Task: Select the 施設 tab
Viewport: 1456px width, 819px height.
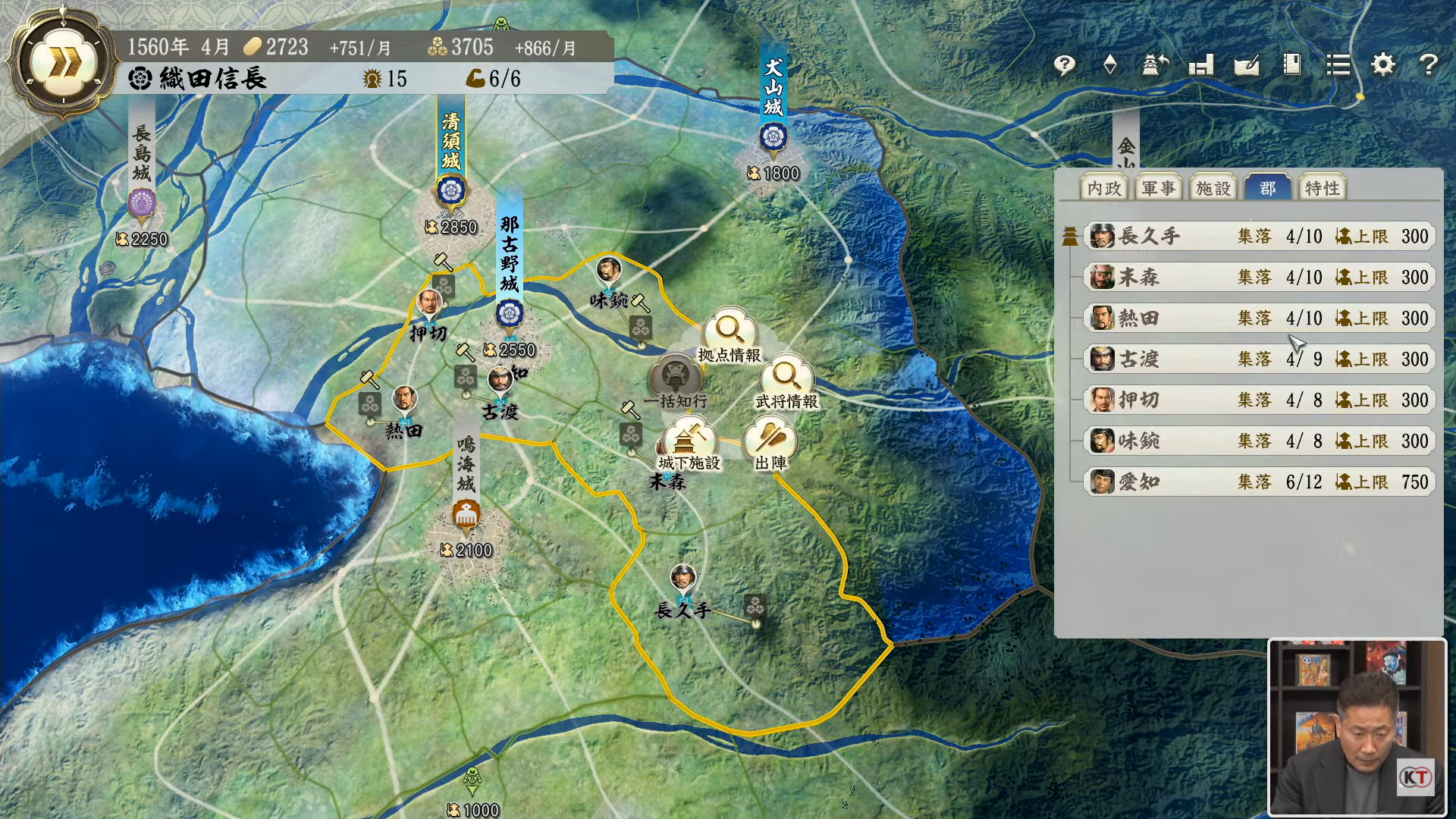Action: (x=1213, y=188)
